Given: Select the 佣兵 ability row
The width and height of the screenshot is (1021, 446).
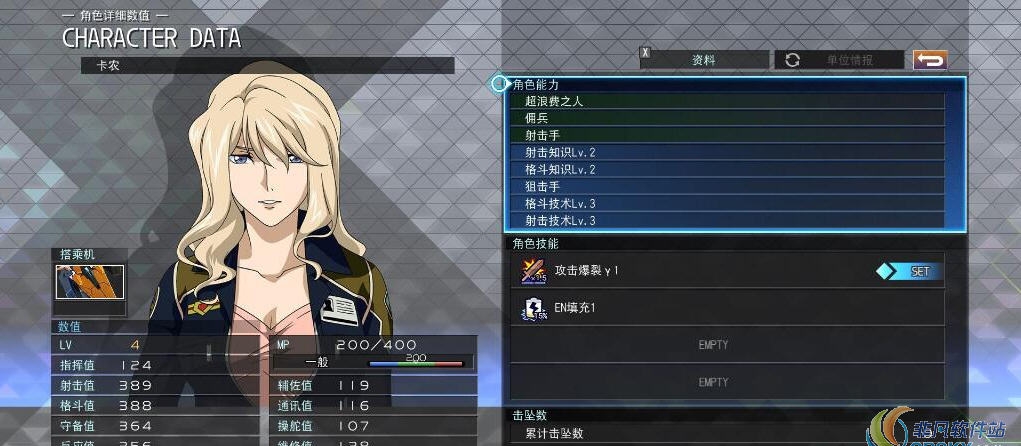Looking at the screenshot, I should 728,118.
